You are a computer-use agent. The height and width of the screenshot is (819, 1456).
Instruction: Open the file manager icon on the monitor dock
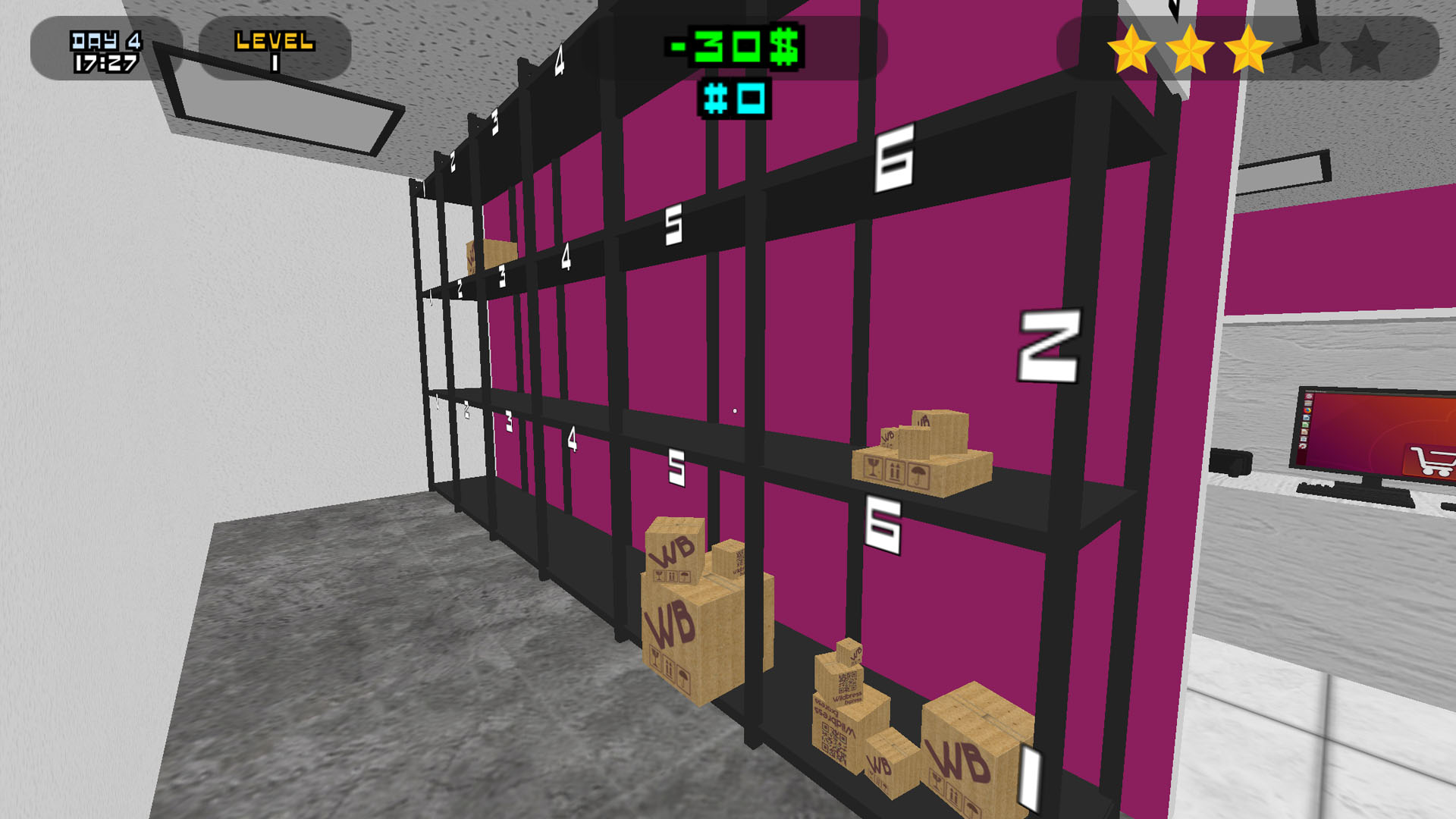pos(1307,403)
